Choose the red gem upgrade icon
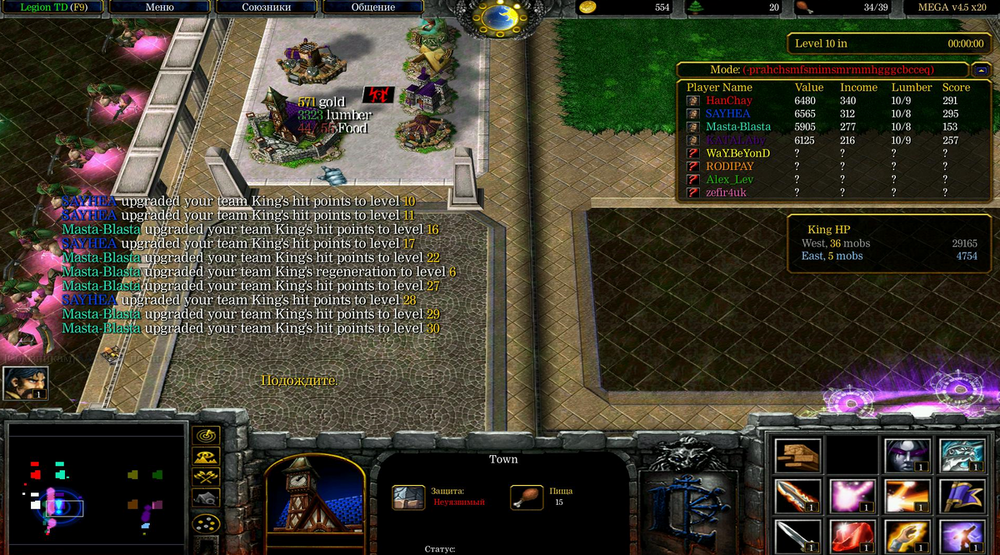The width and height of the screenshot is (1000, 555). [852, 536]
